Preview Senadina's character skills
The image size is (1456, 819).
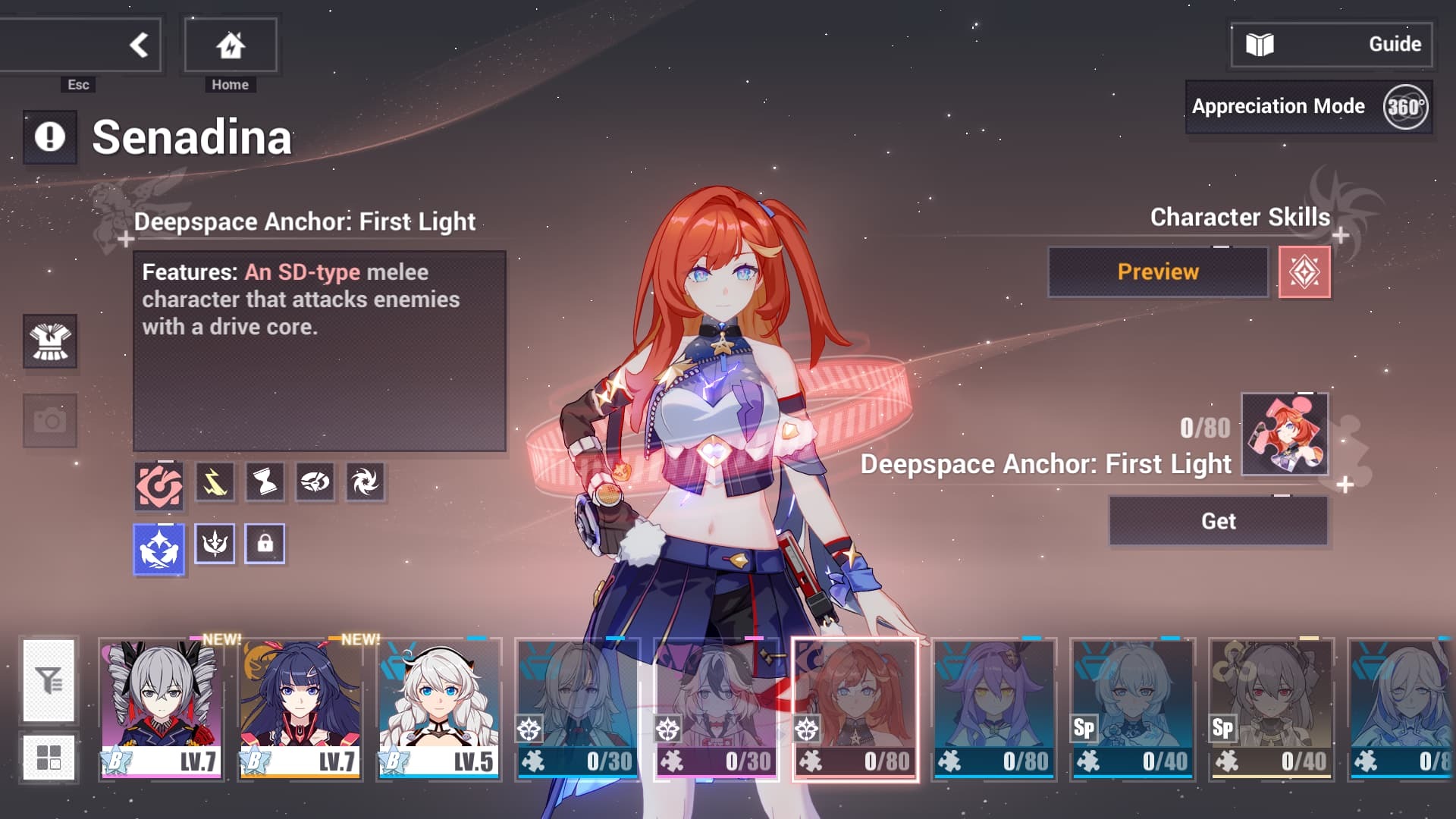point(1157,272)
